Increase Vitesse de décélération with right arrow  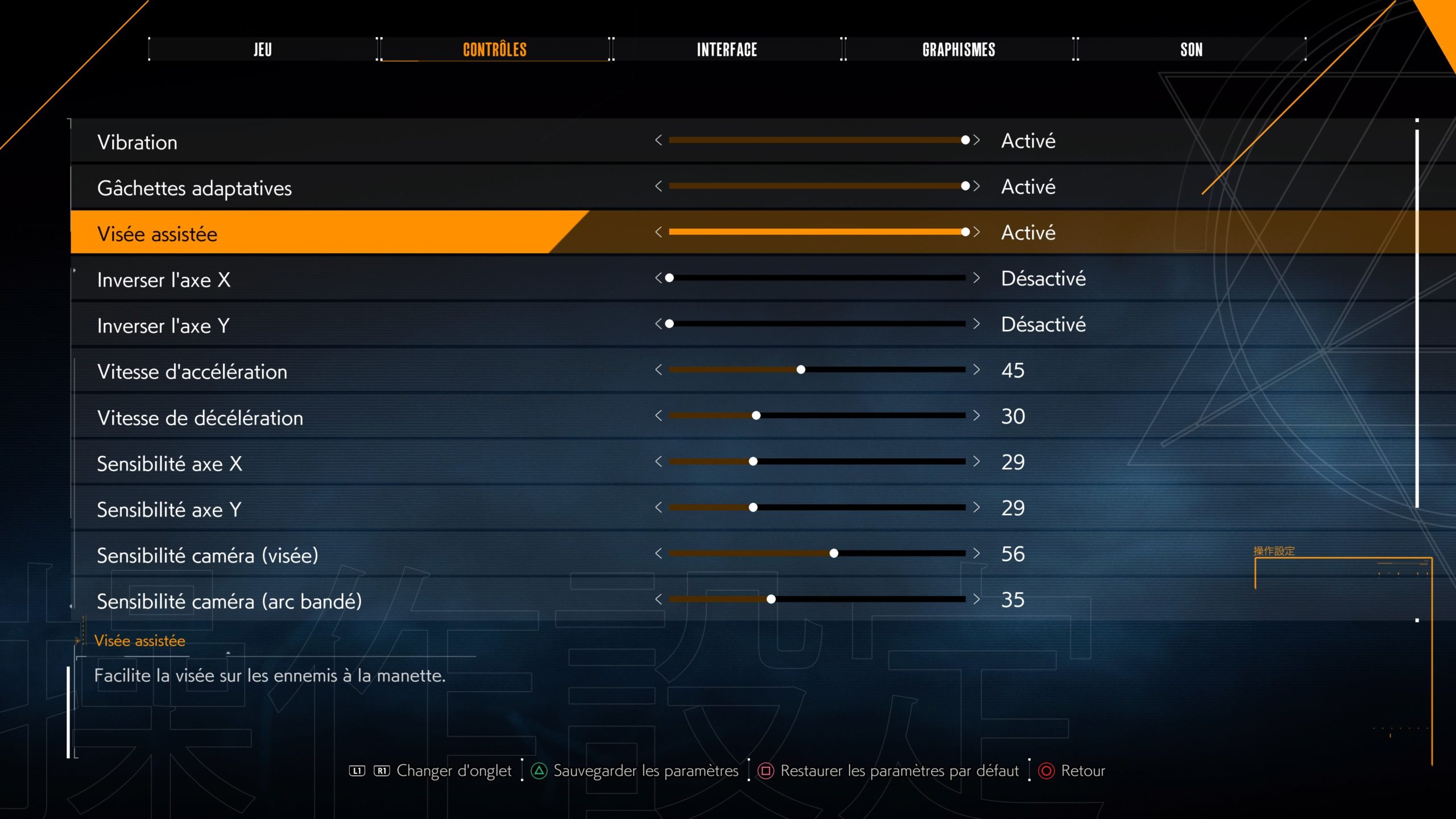point(977,416)
